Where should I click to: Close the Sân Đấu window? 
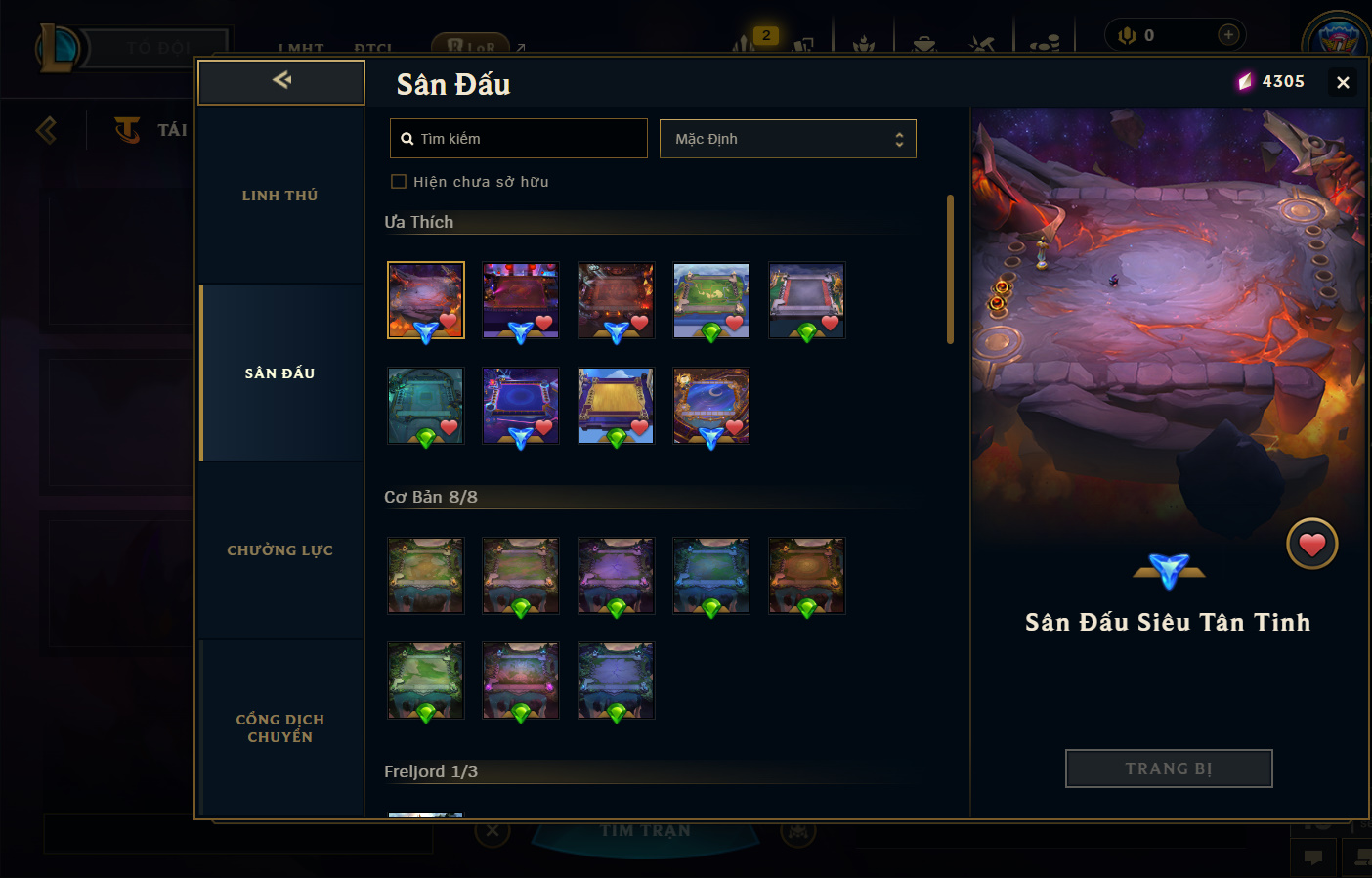[1343, 83]
